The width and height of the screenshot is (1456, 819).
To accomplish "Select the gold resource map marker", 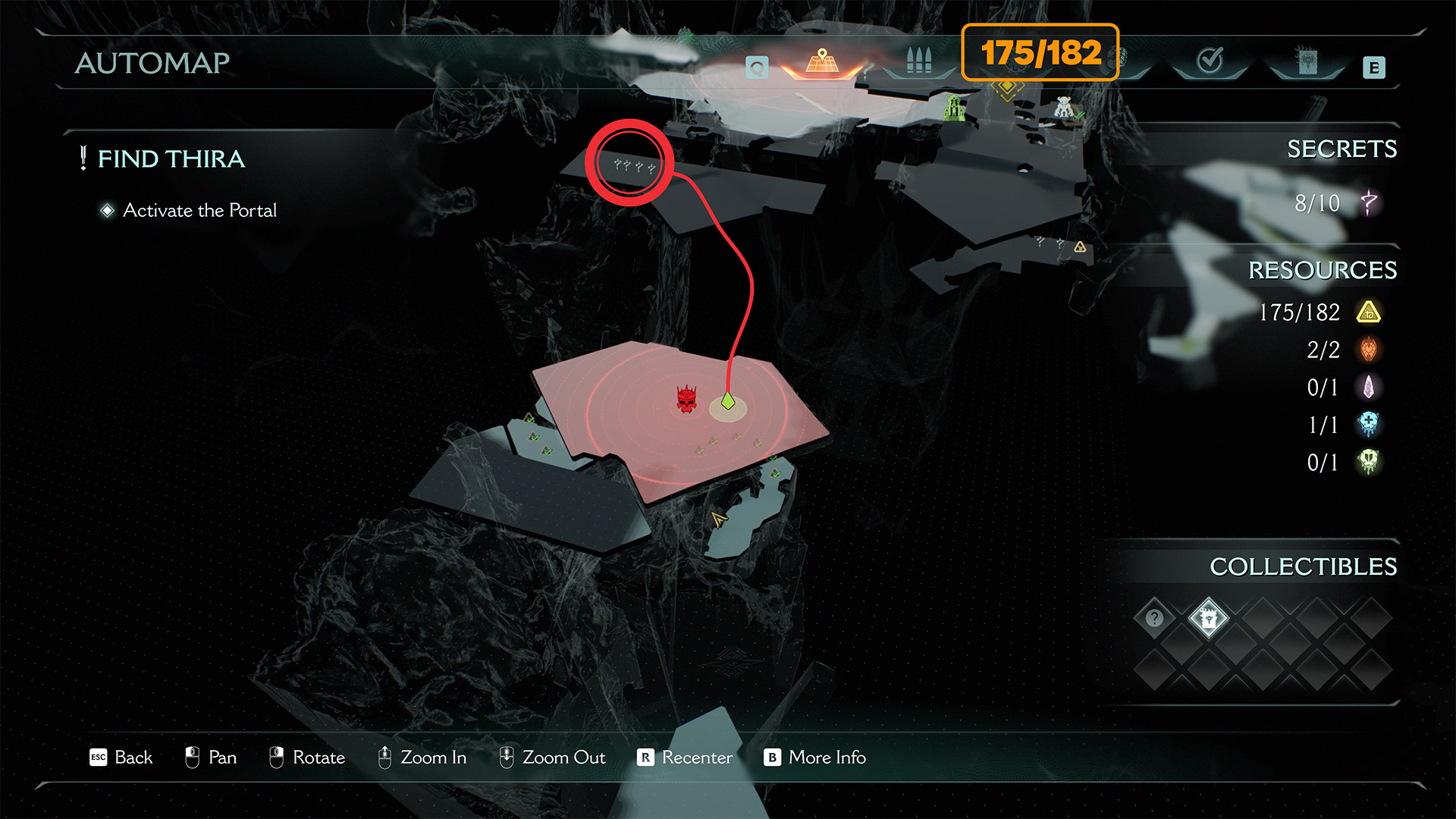I will point(1080,247).
